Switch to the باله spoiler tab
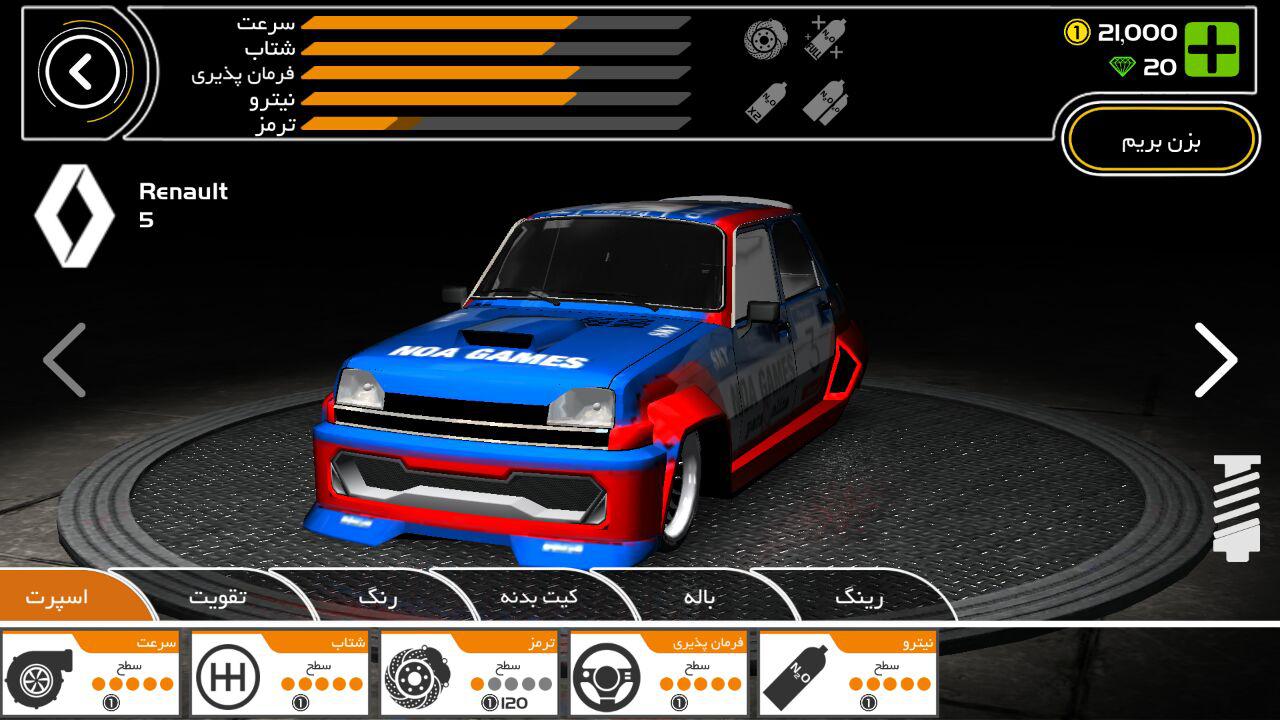This screenshot has width=1280, height=720. click(699, 598)
